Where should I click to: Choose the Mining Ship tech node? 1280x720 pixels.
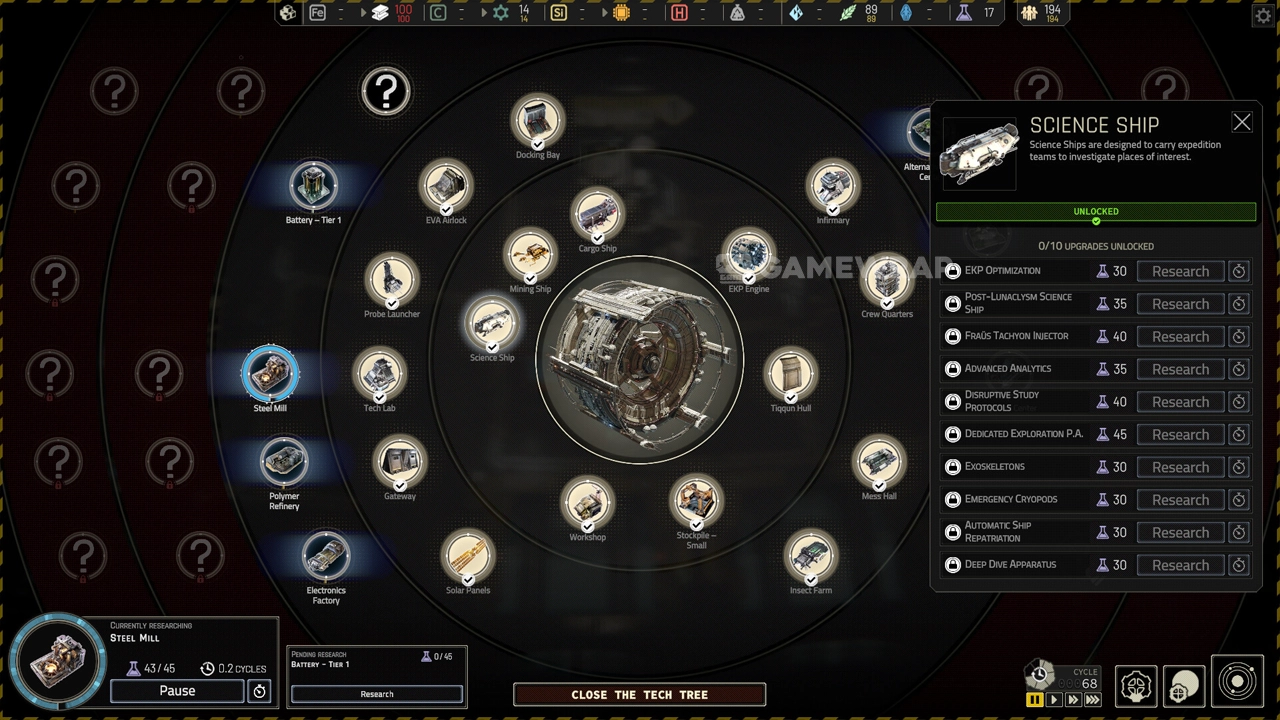point(530,255)
